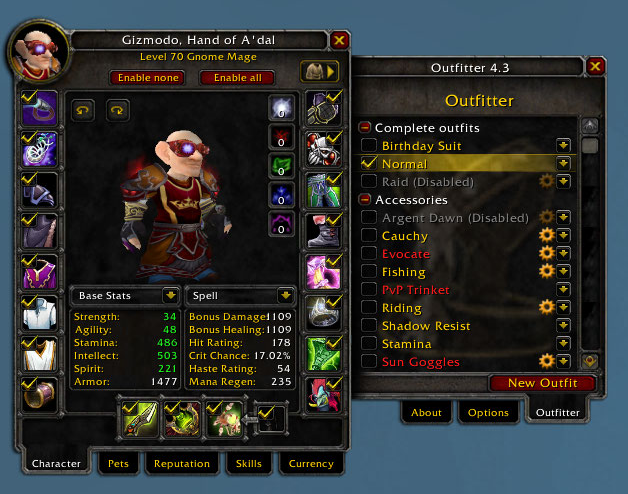Check the Shadow Resist outfit
628x494 pixels.
(x=369, y=326)
